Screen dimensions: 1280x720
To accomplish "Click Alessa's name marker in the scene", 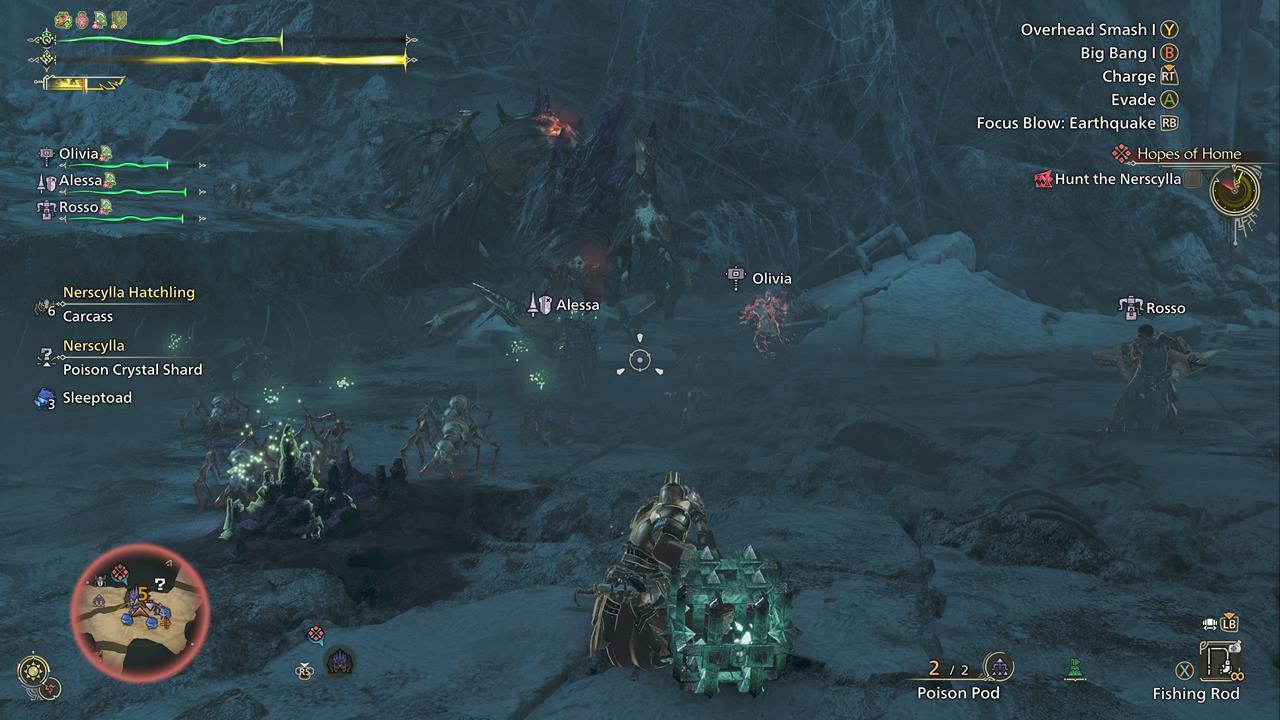I will click(565, 305).
